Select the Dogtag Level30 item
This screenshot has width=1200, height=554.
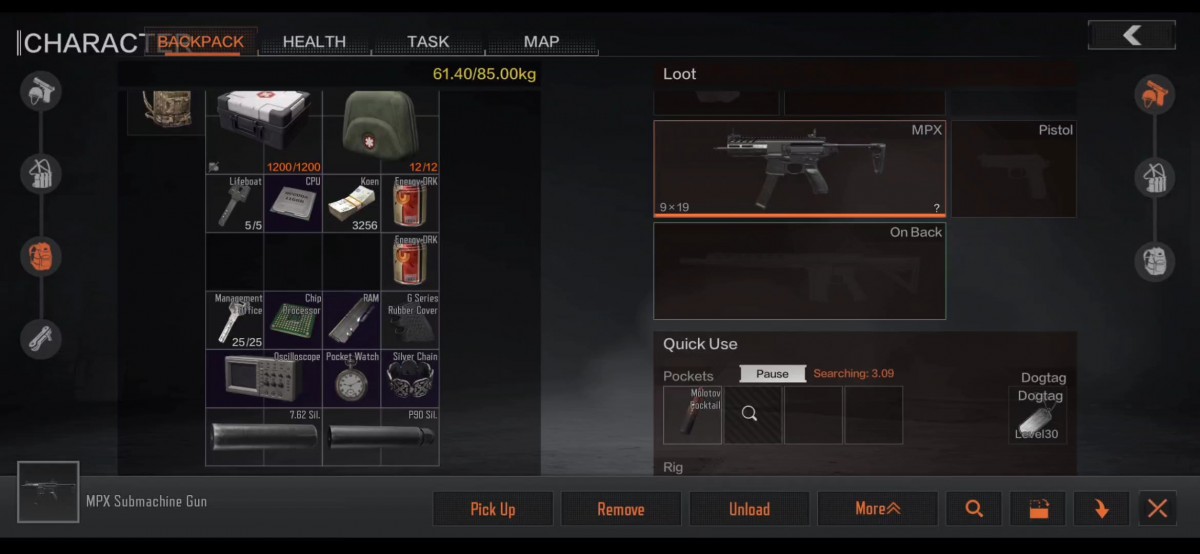tap(1037, 416)
